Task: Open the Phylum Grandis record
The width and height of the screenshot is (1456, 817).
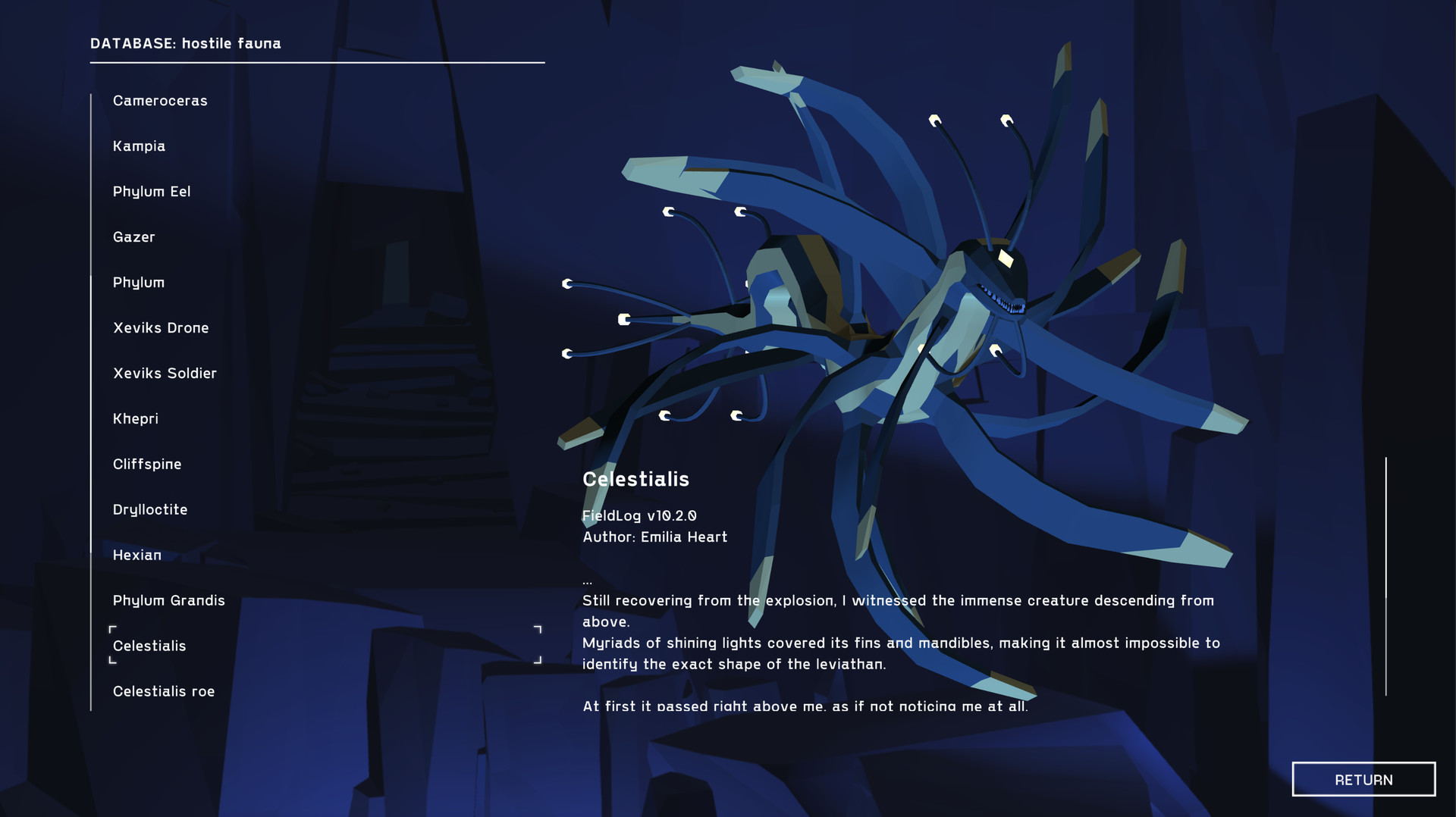Action: click(168, 600)
